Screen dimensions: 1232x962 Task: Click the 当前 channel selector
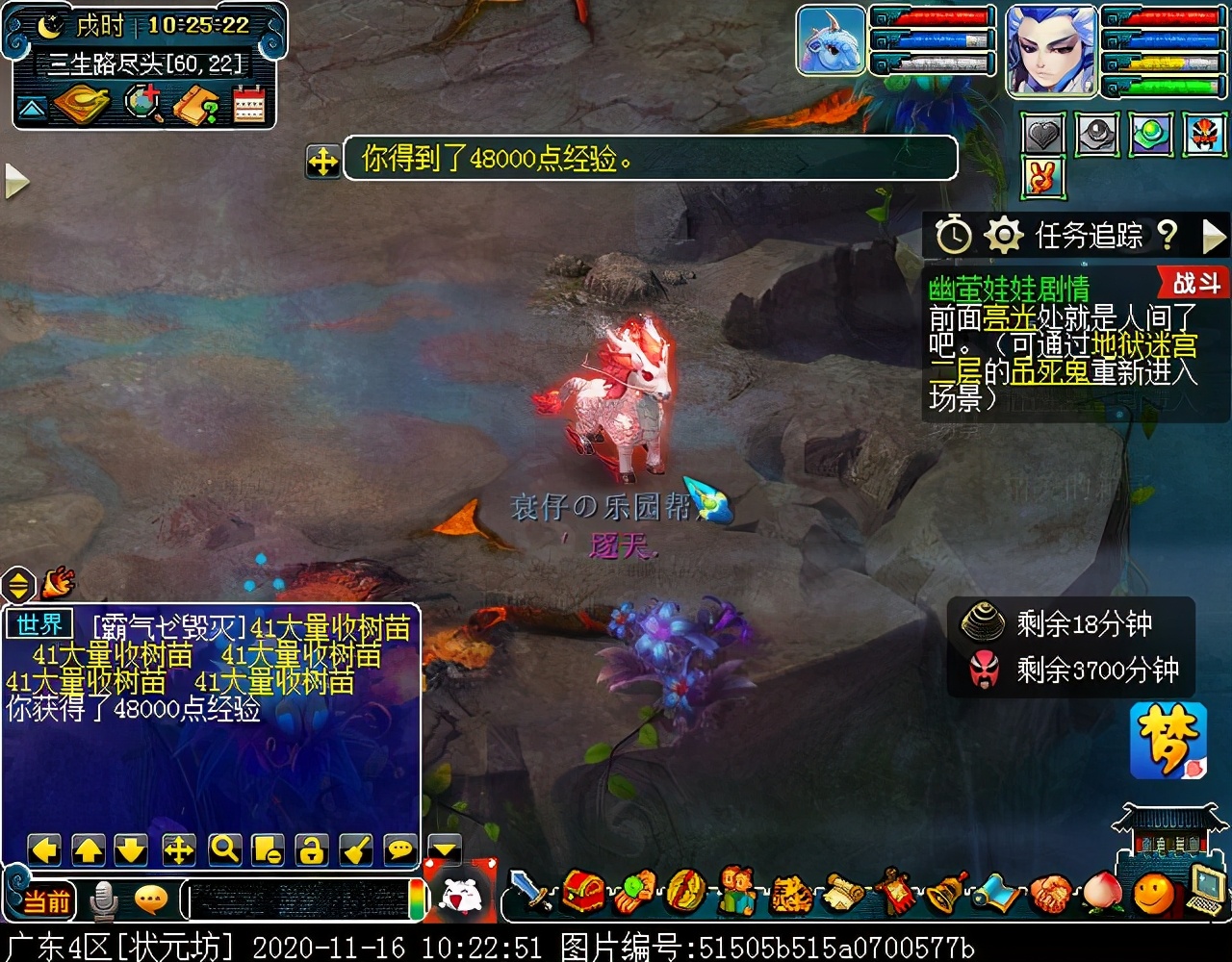tap(45, 901)
